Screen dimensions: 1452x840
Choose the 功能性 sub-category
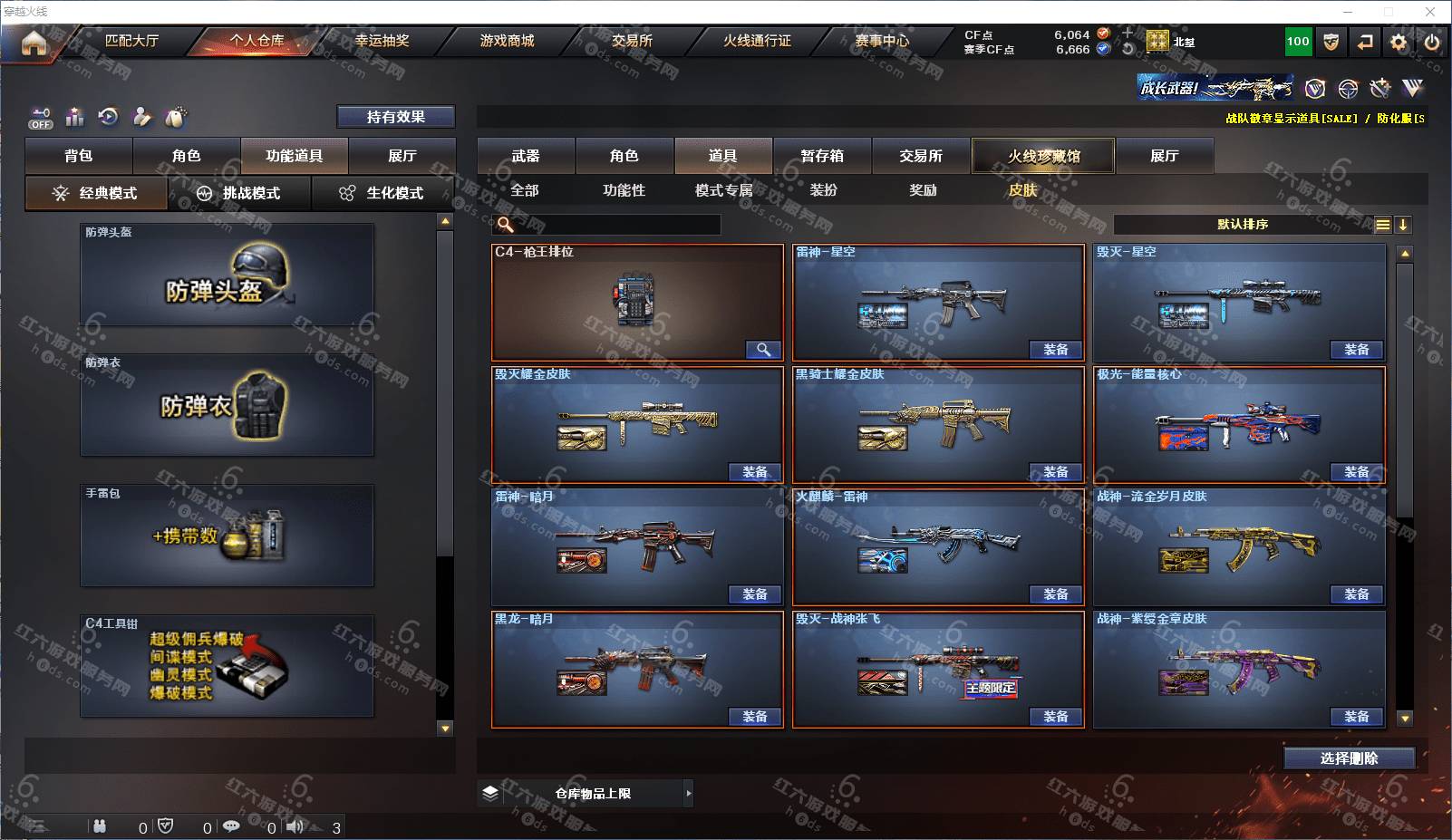(624, 190)
